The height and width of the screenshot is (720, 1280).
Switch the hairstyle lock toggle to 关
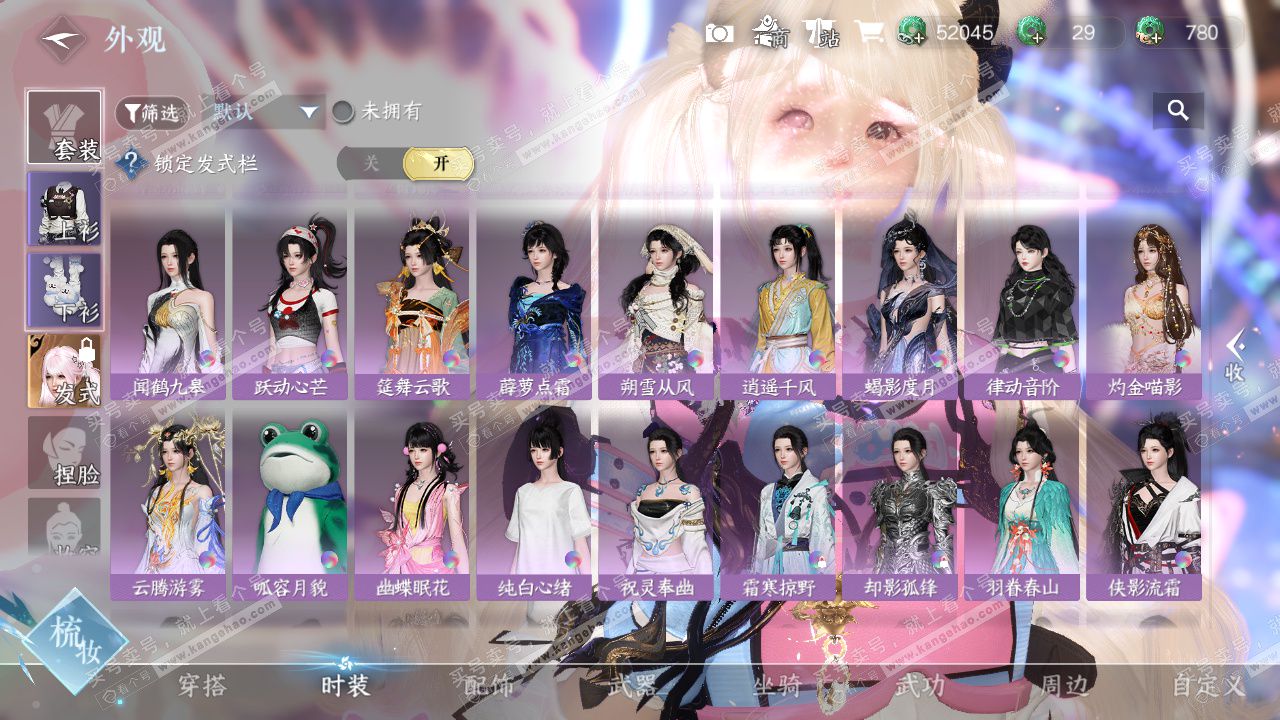[x=371, y=164]
